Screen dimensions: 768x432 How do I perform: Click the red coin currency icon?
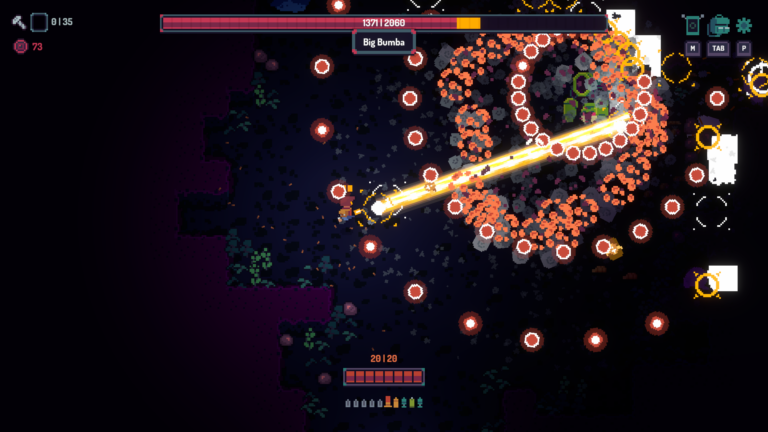click(x=20, y=46)
